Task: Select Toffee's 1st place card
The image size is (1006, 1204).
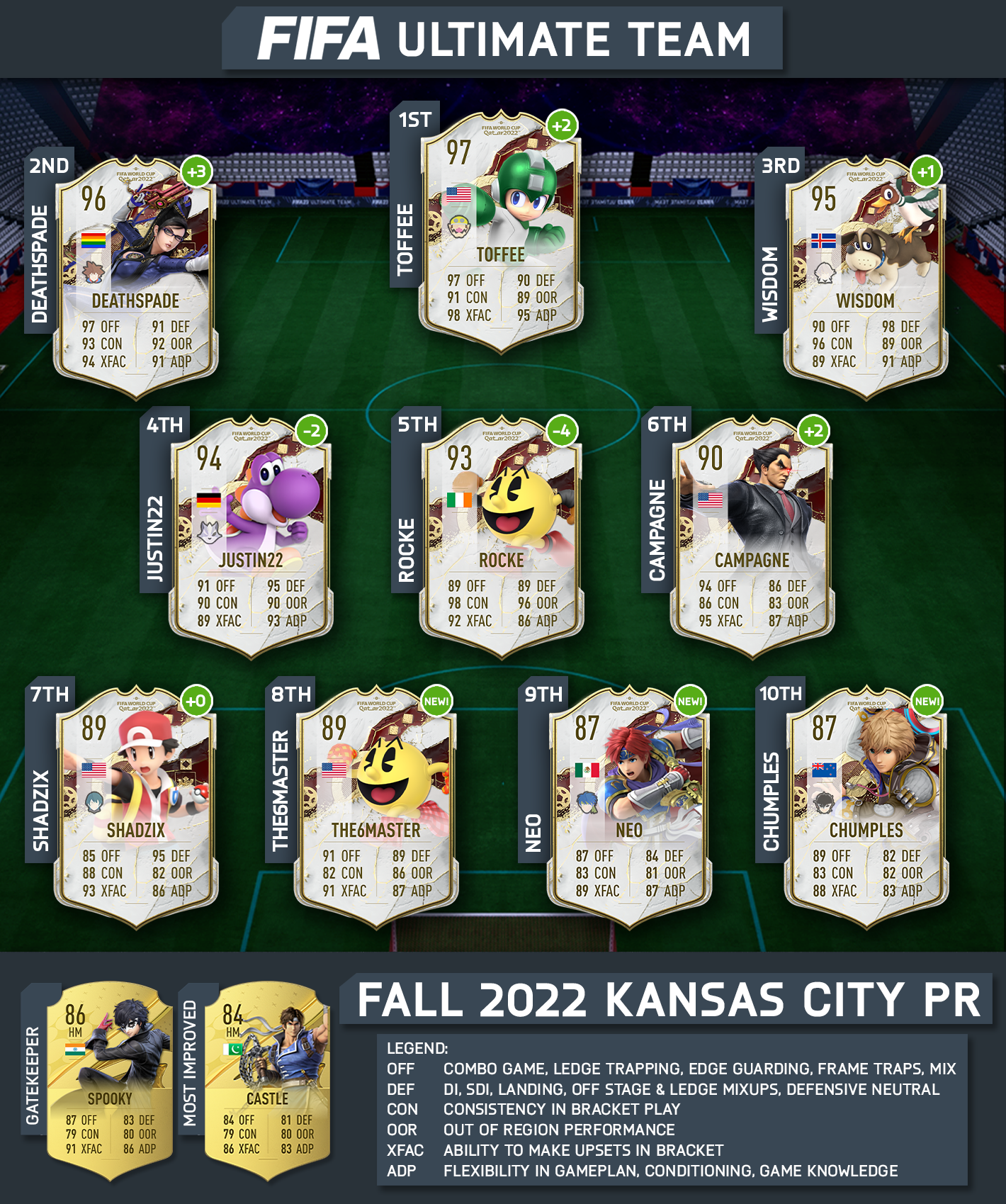Action: (501, 230)
